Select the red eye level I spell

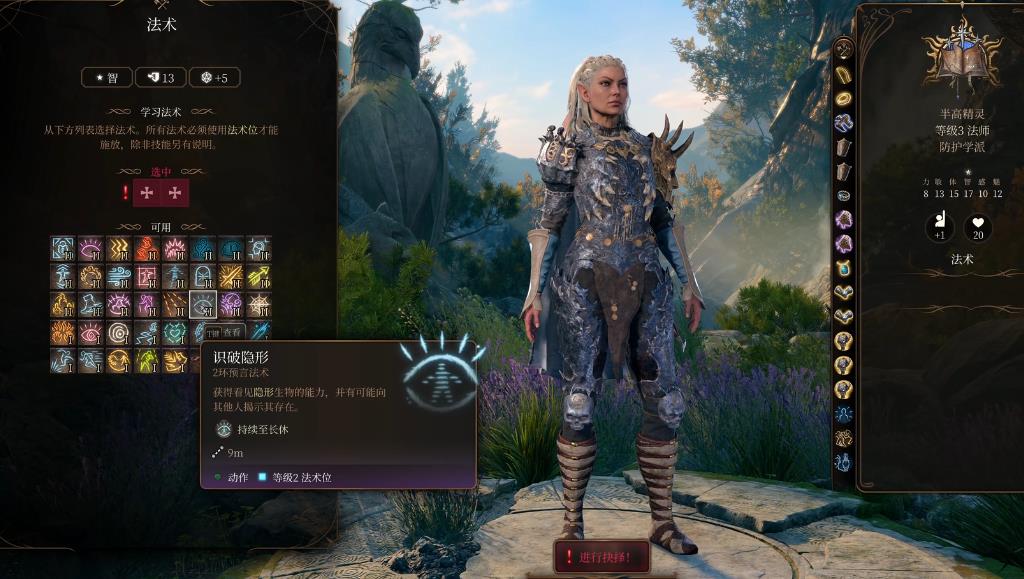pos(91,332)
